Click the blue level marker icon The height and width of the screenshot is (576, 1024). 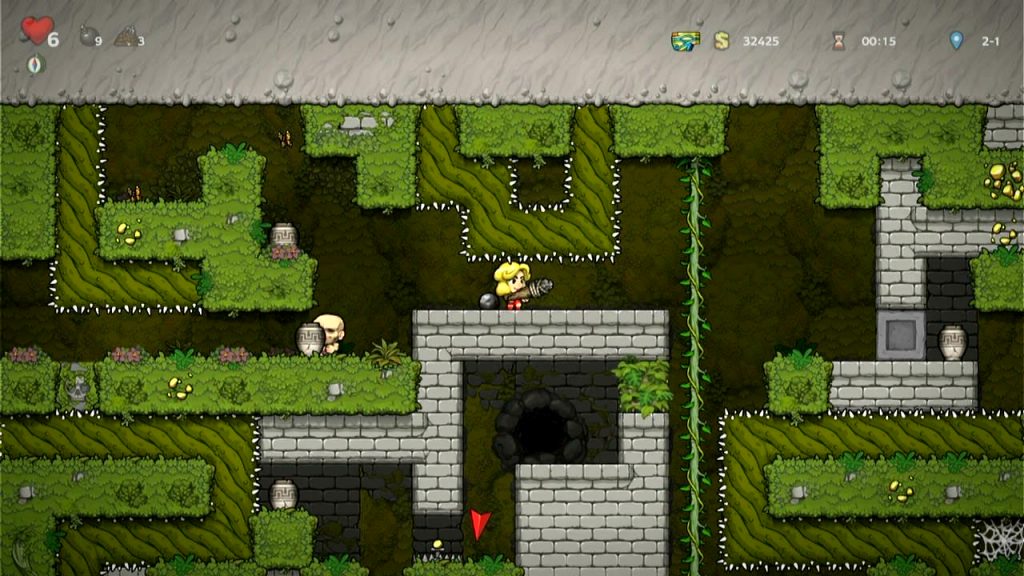click(x=956, y=41)
